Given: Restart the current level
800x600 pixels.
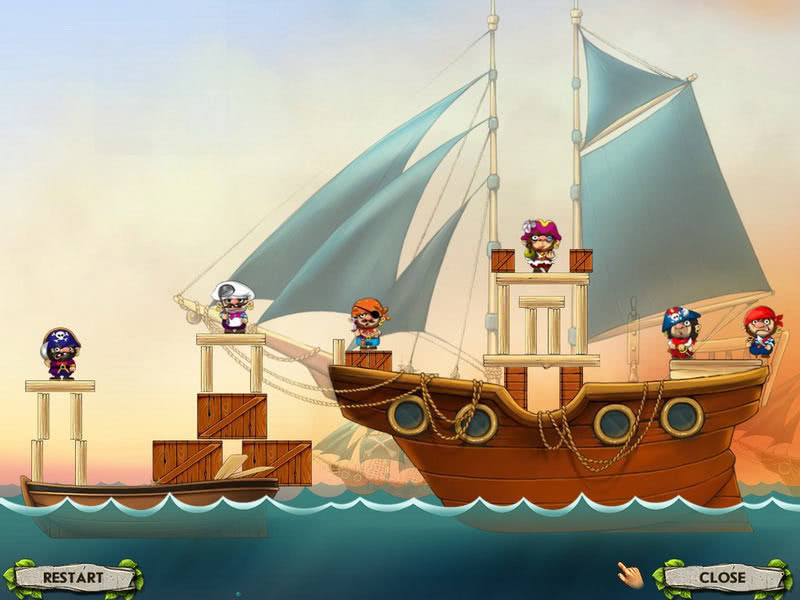Looking at the screenshot, I should tap(73, 577).
